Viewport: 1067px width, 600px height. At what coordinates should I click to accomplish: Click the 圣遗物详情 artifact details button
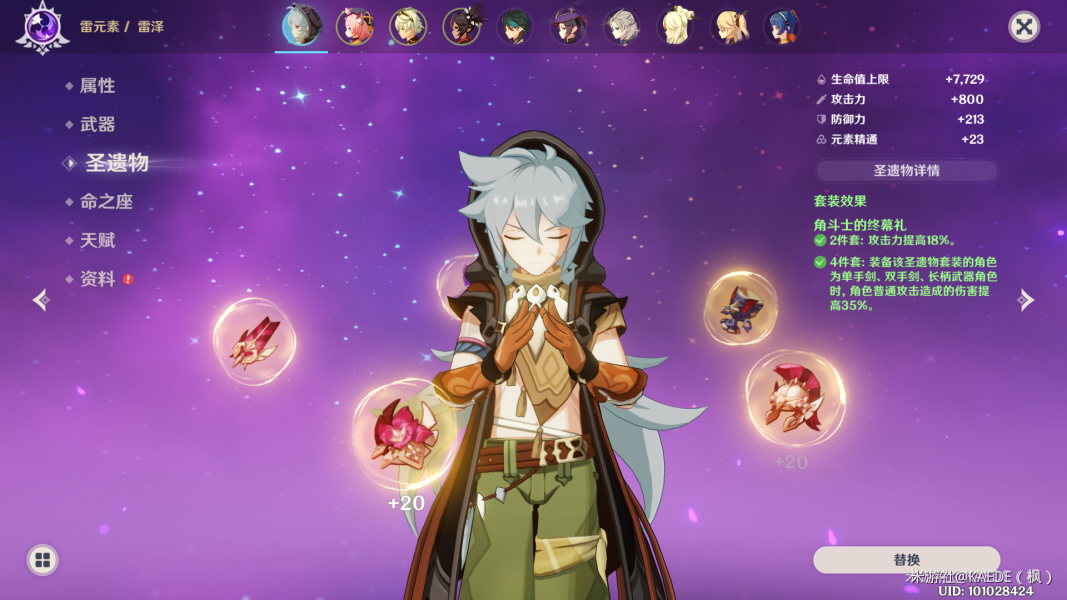point(906,170)
